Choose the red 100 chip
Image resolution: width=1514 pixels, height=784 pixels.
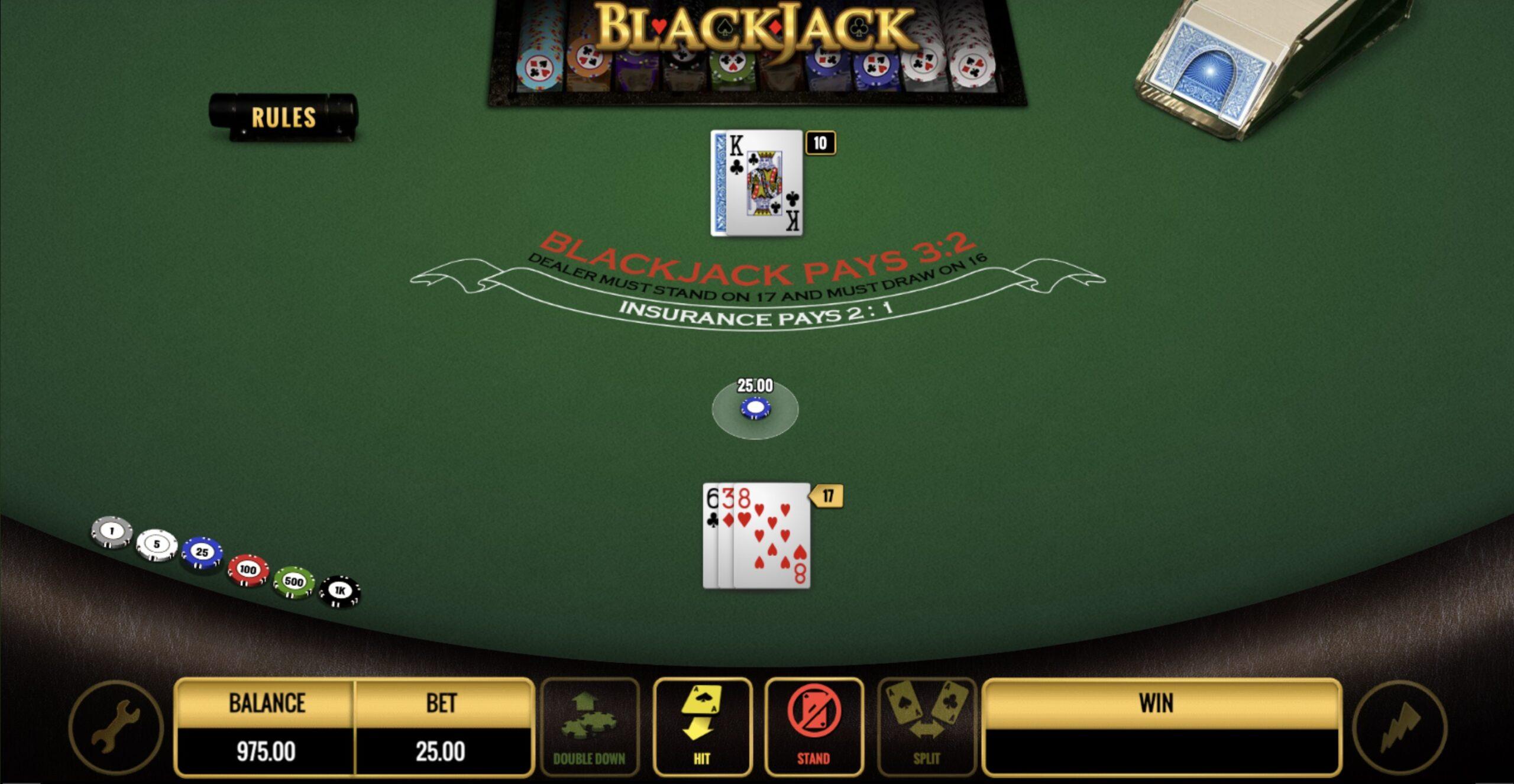[x=248, y=569]
